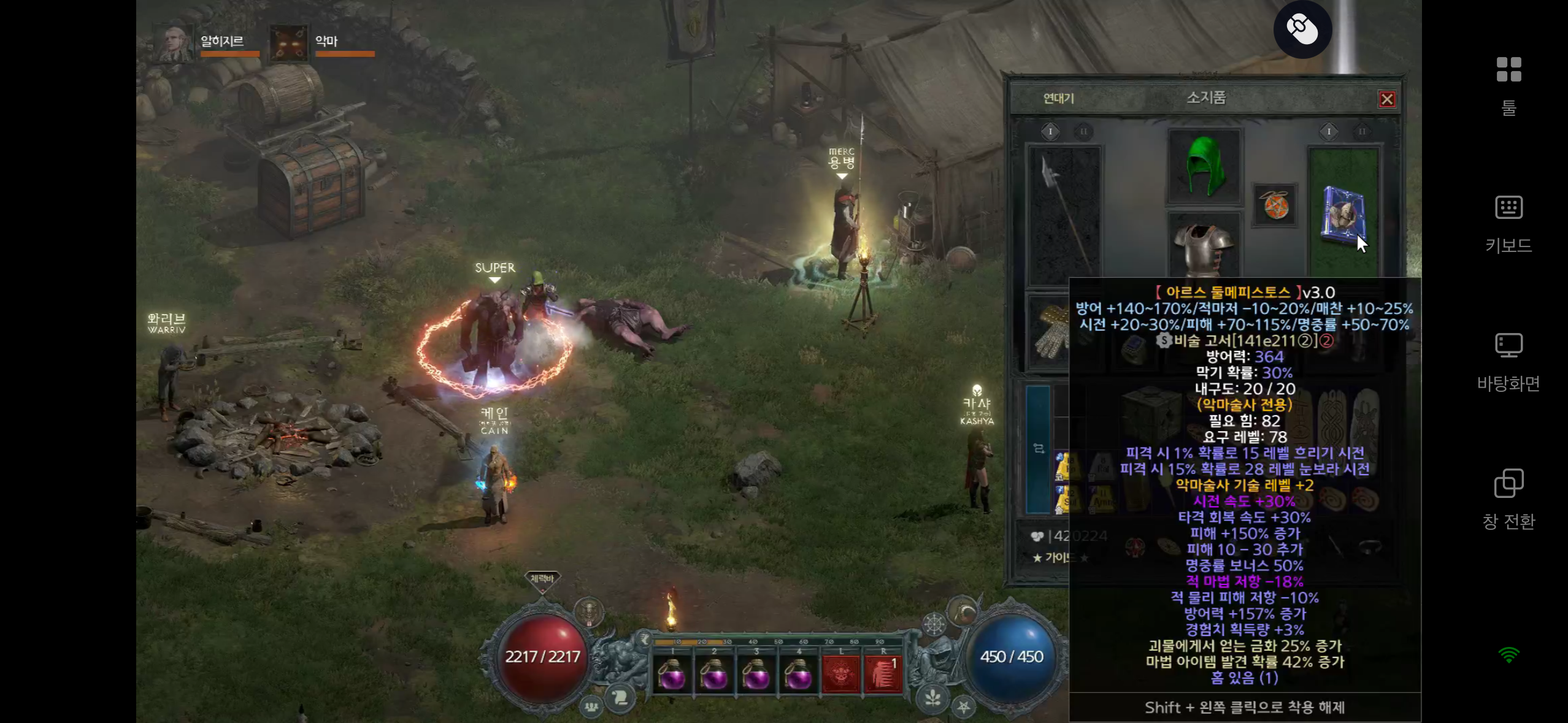Open the right-click (R) skill selector
1568x723 pixels.
click(x=883, y=675)
